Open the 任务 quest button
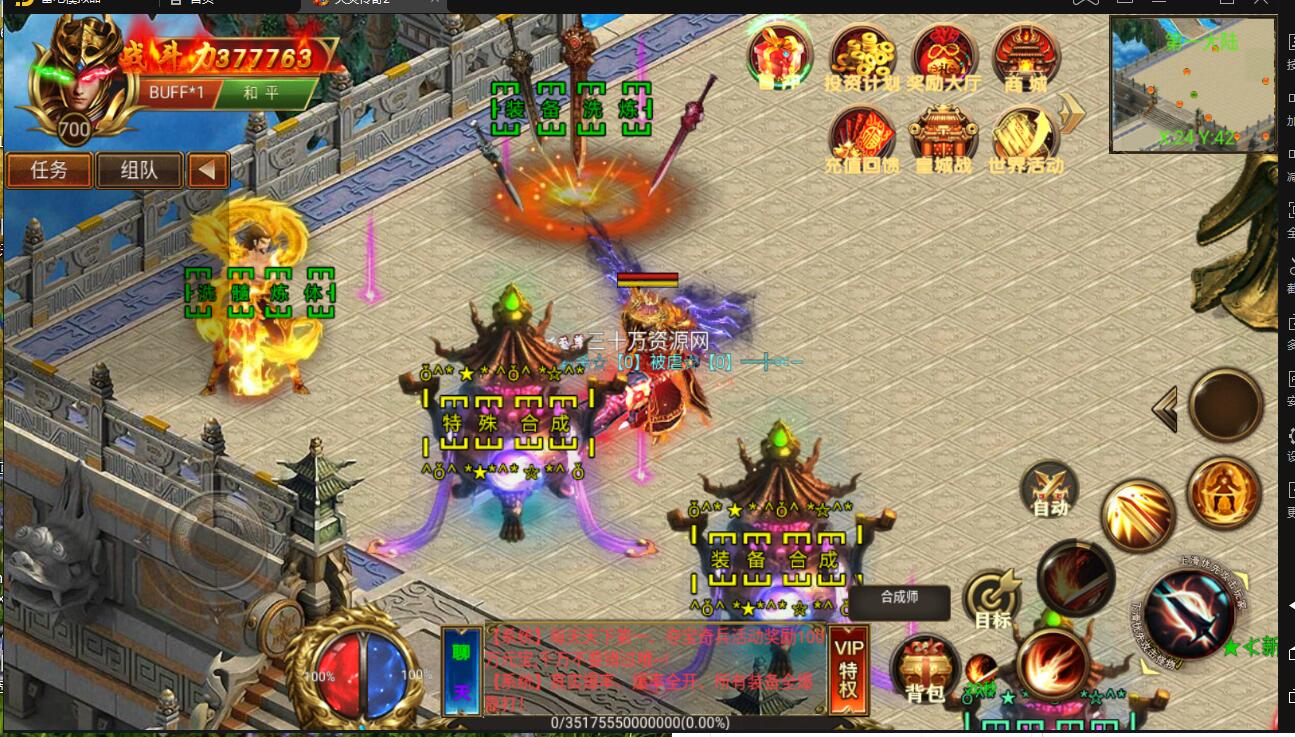Image resolution: width=1295 pixels, height=737 pixels. click(48, 169)
